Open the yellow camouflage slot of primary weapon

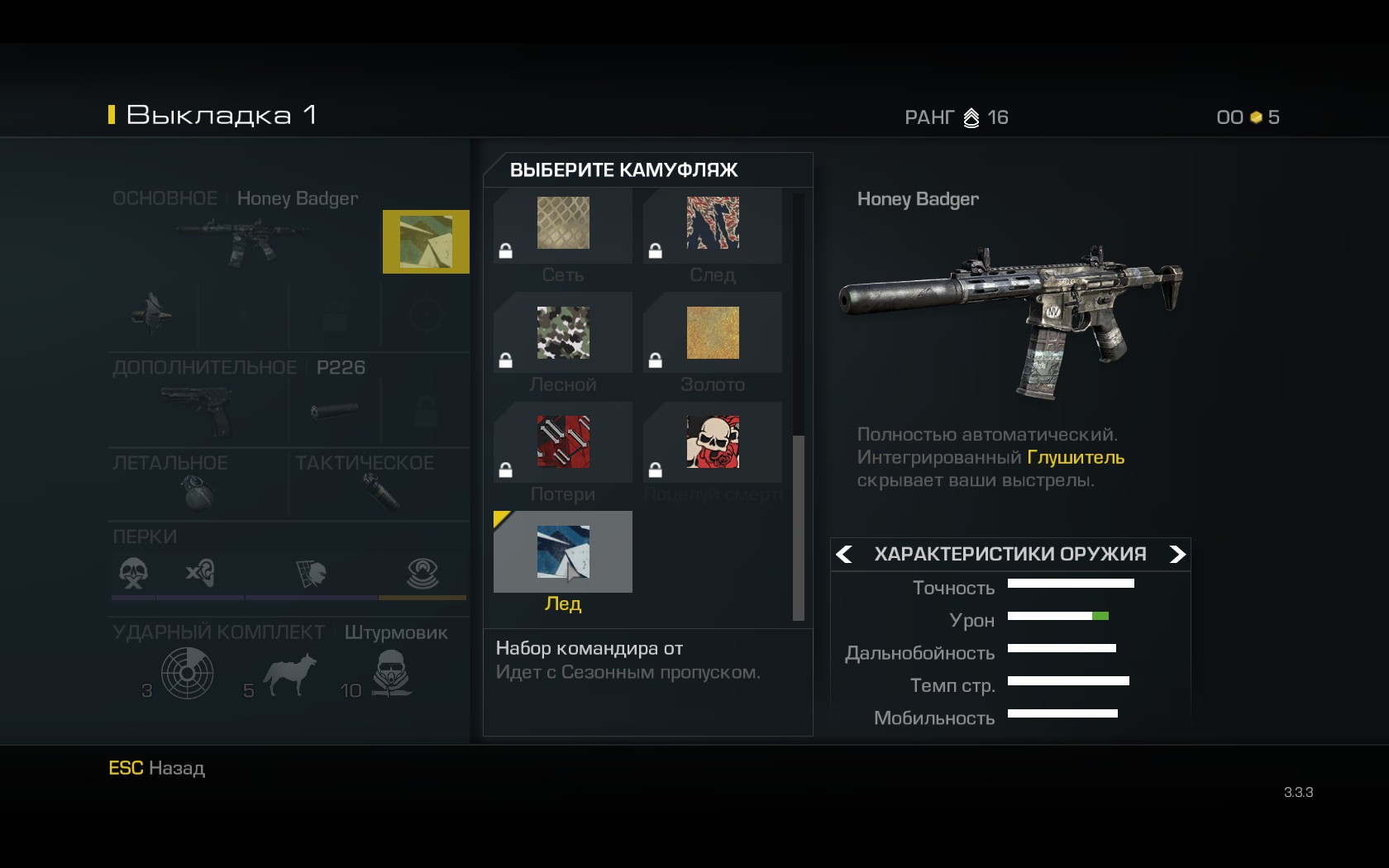click(x=426, y=241)
